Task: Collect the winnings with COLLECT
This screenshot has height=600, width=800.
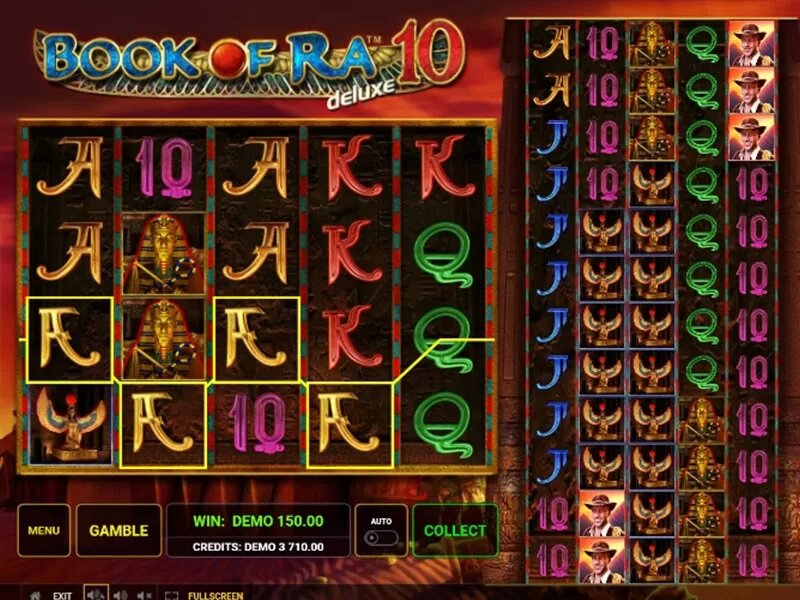Action: point(454,531)
